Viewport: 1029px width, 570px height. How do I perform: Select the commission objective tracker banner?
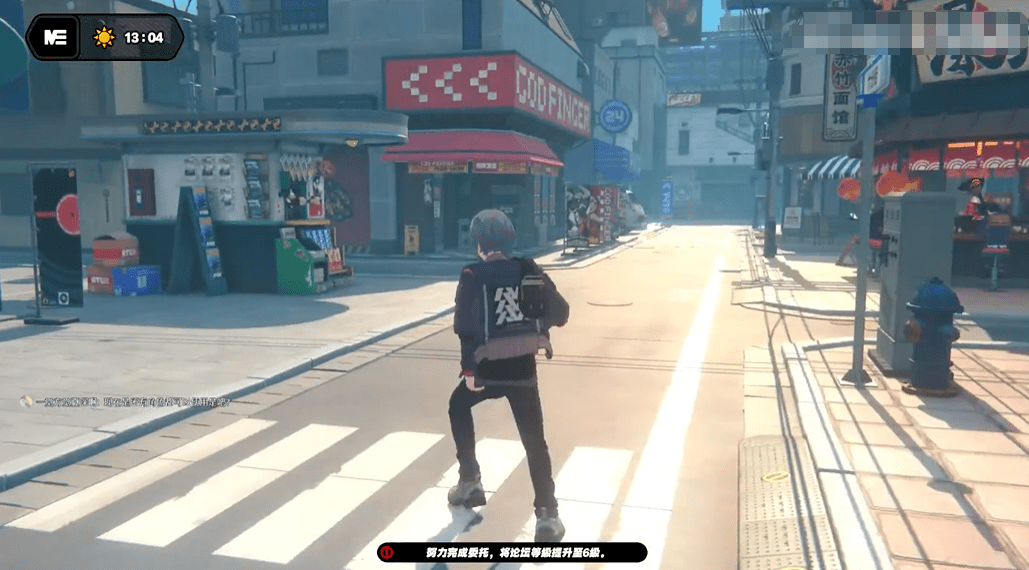pyautogui.click(x=512, y=552)
